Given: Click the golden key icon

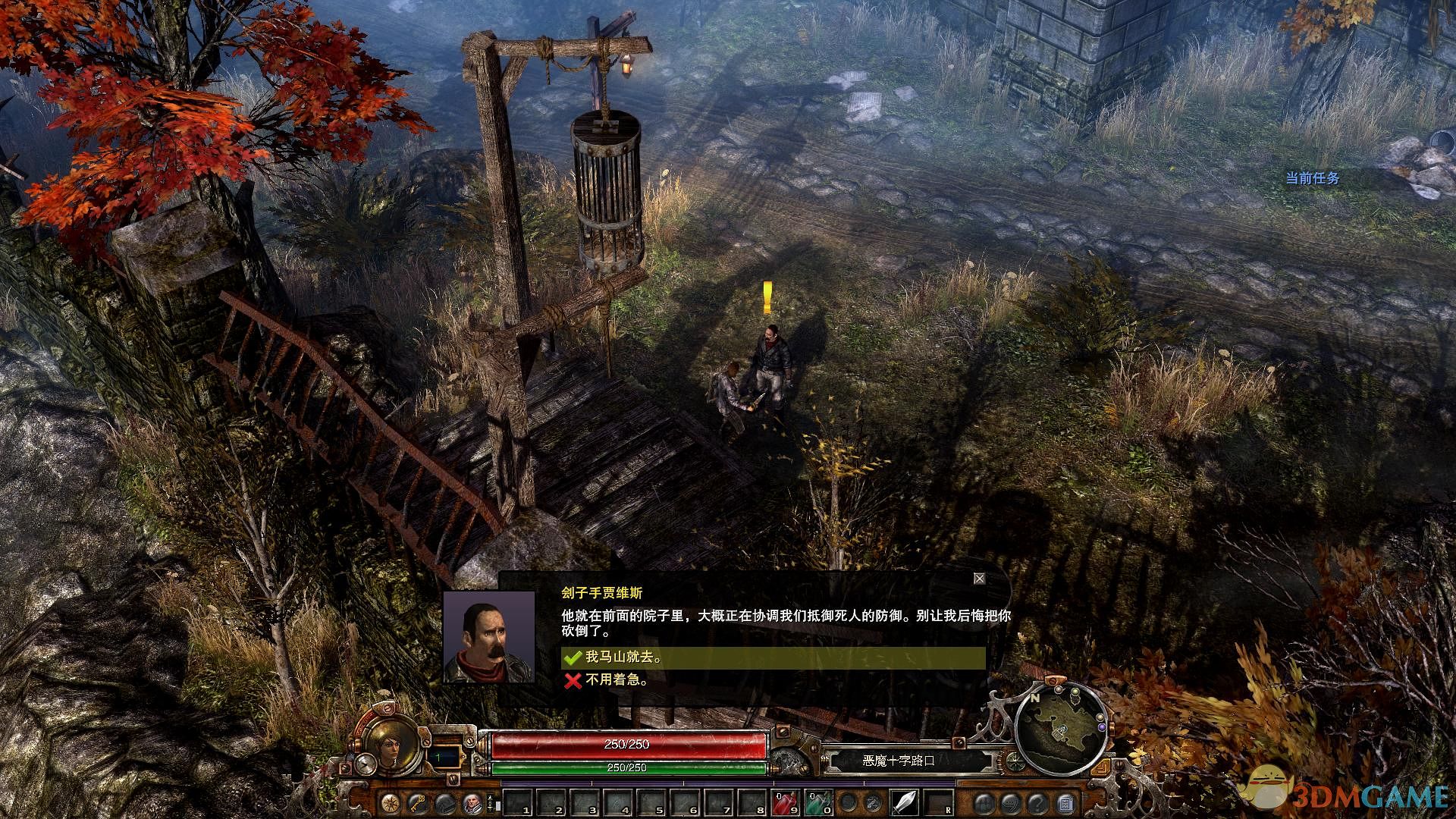Looking at the screenshot, I should [x=418, y=802].
